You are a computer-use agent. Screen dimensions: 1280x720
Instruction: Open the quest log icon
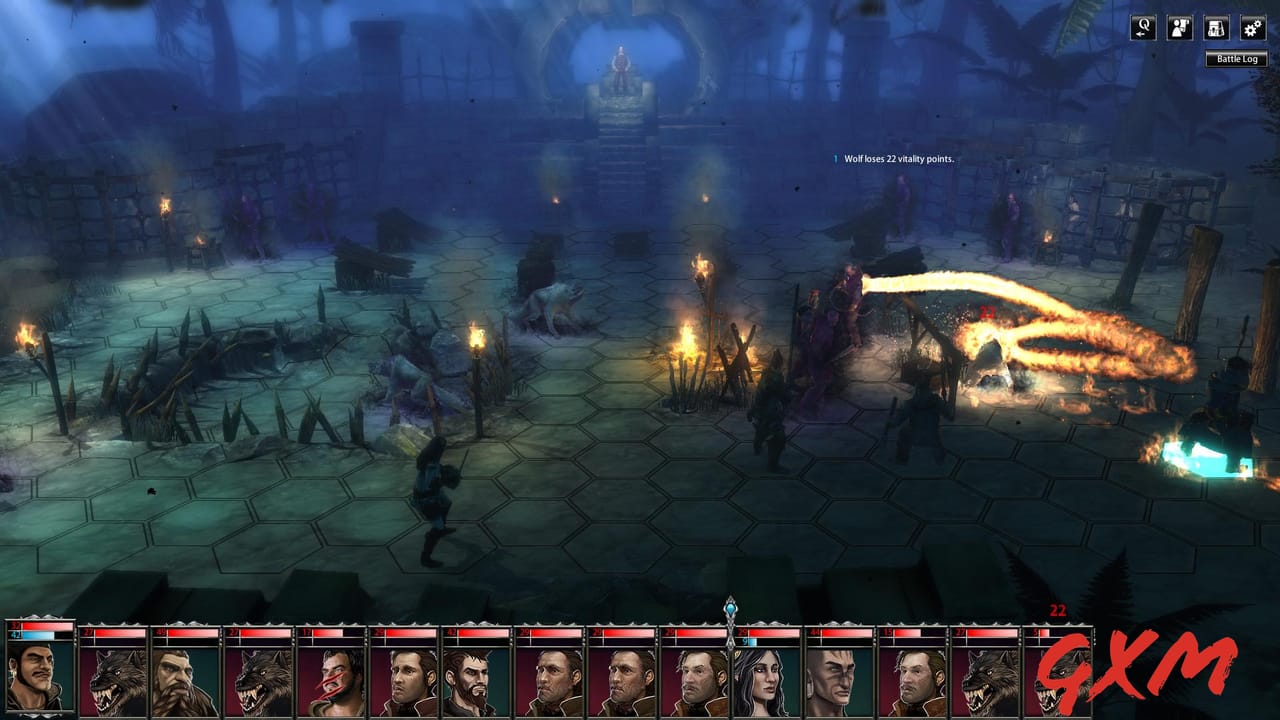[1144, 28]
